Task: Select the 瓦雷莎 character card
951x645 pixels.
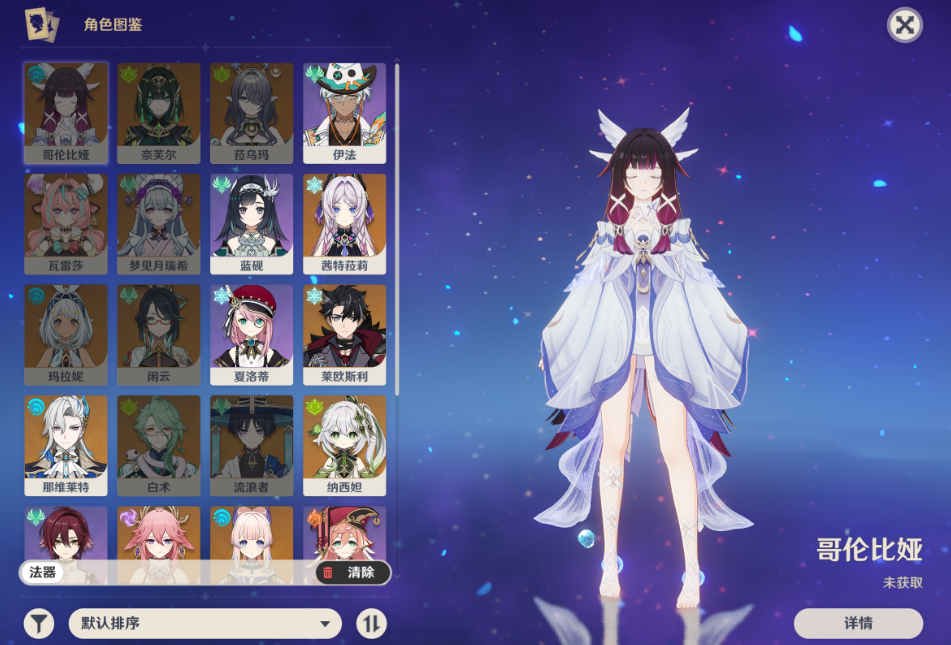Action: click(66, 224)
